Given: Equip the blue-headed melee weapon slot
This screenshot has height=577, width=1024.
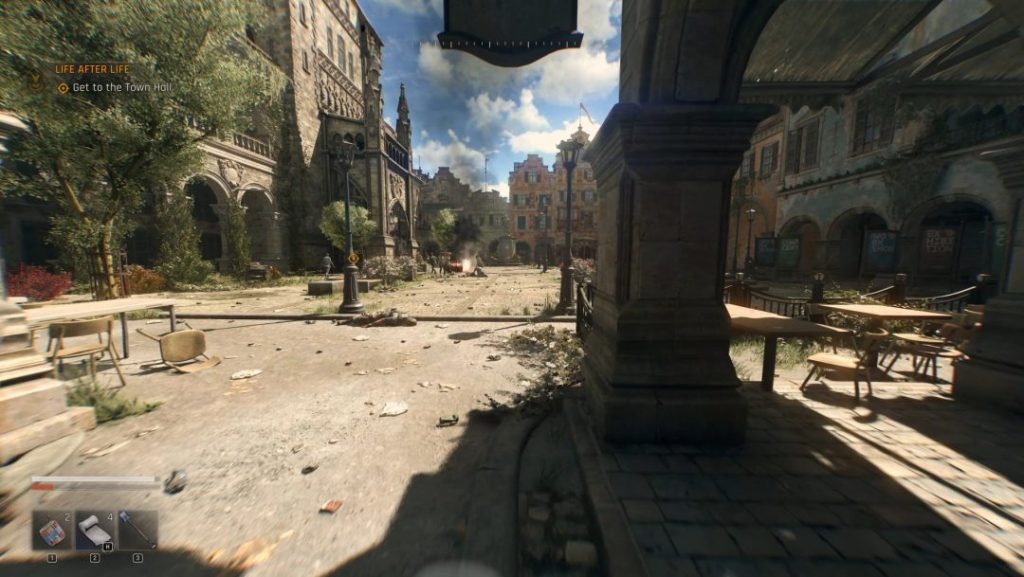Looking at the screenshot, I should click(x=138, y=531).
